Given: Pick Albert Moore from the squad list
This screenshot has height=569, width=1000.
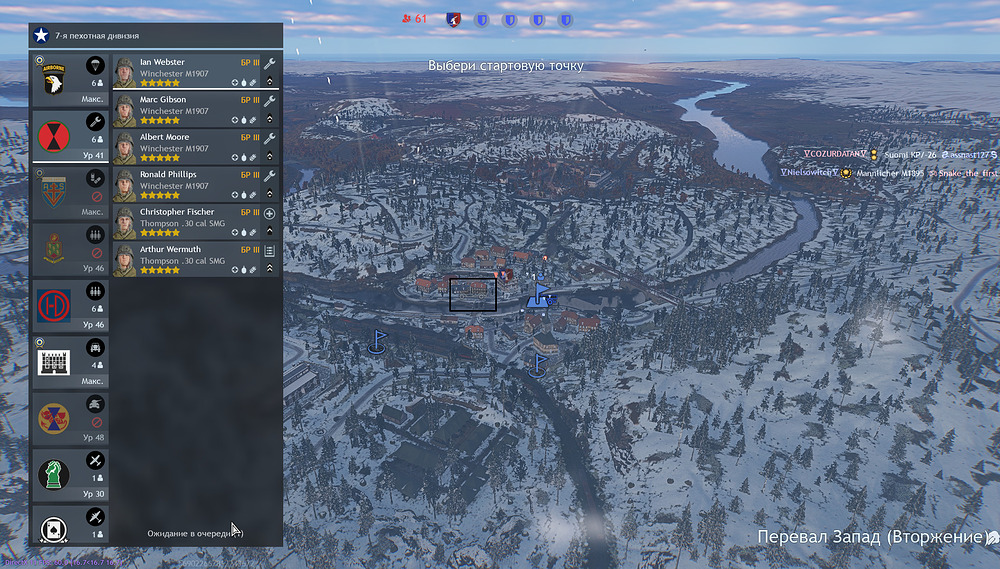Looking at the screenshot, I should pos(187,146).
